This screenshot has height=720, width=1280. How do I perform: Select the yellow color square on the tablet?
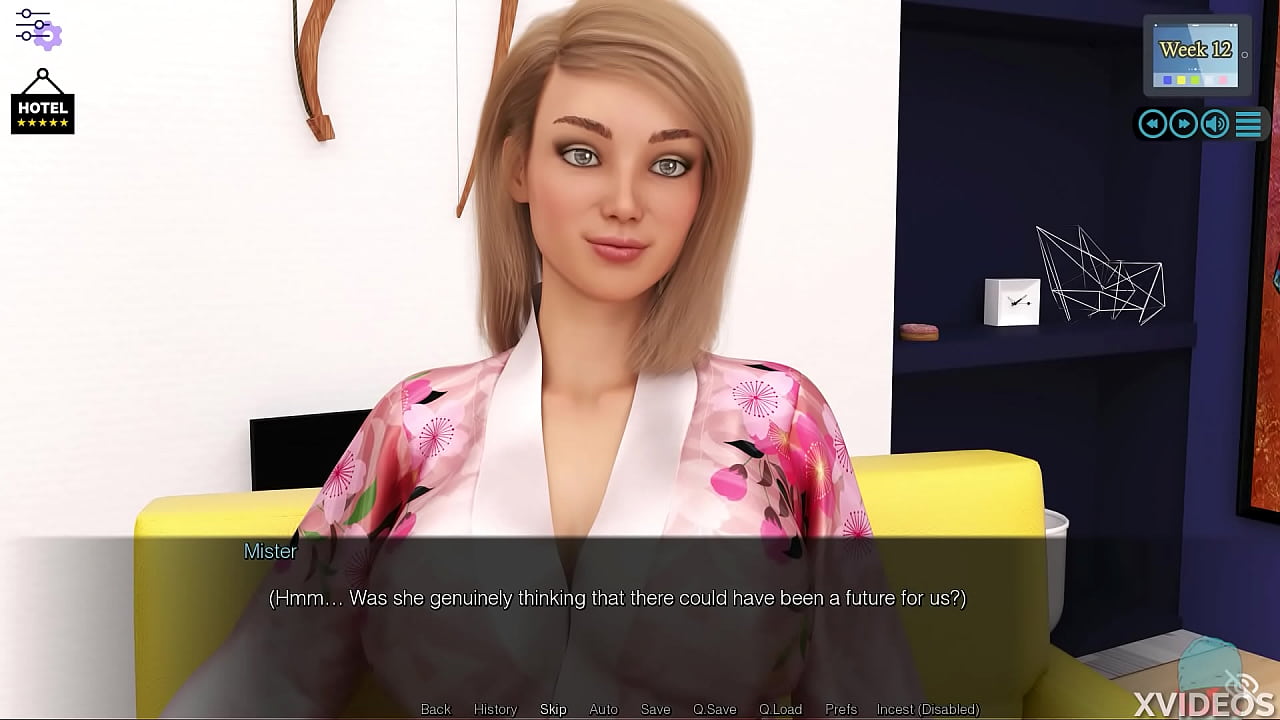(x=1181, y=80)
